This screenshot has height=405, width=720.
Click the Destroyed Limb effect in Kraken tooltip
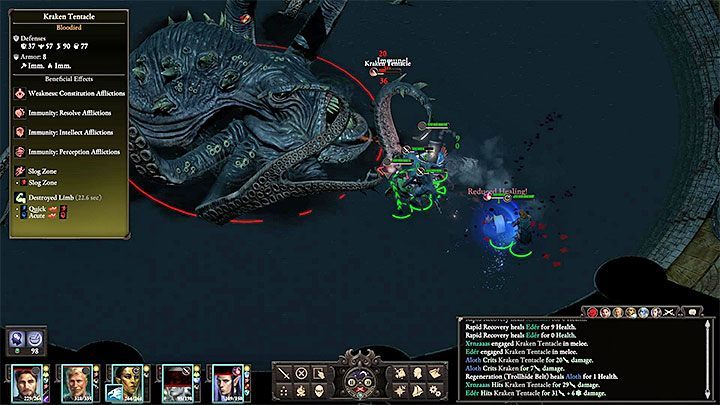tap(54, 198)
